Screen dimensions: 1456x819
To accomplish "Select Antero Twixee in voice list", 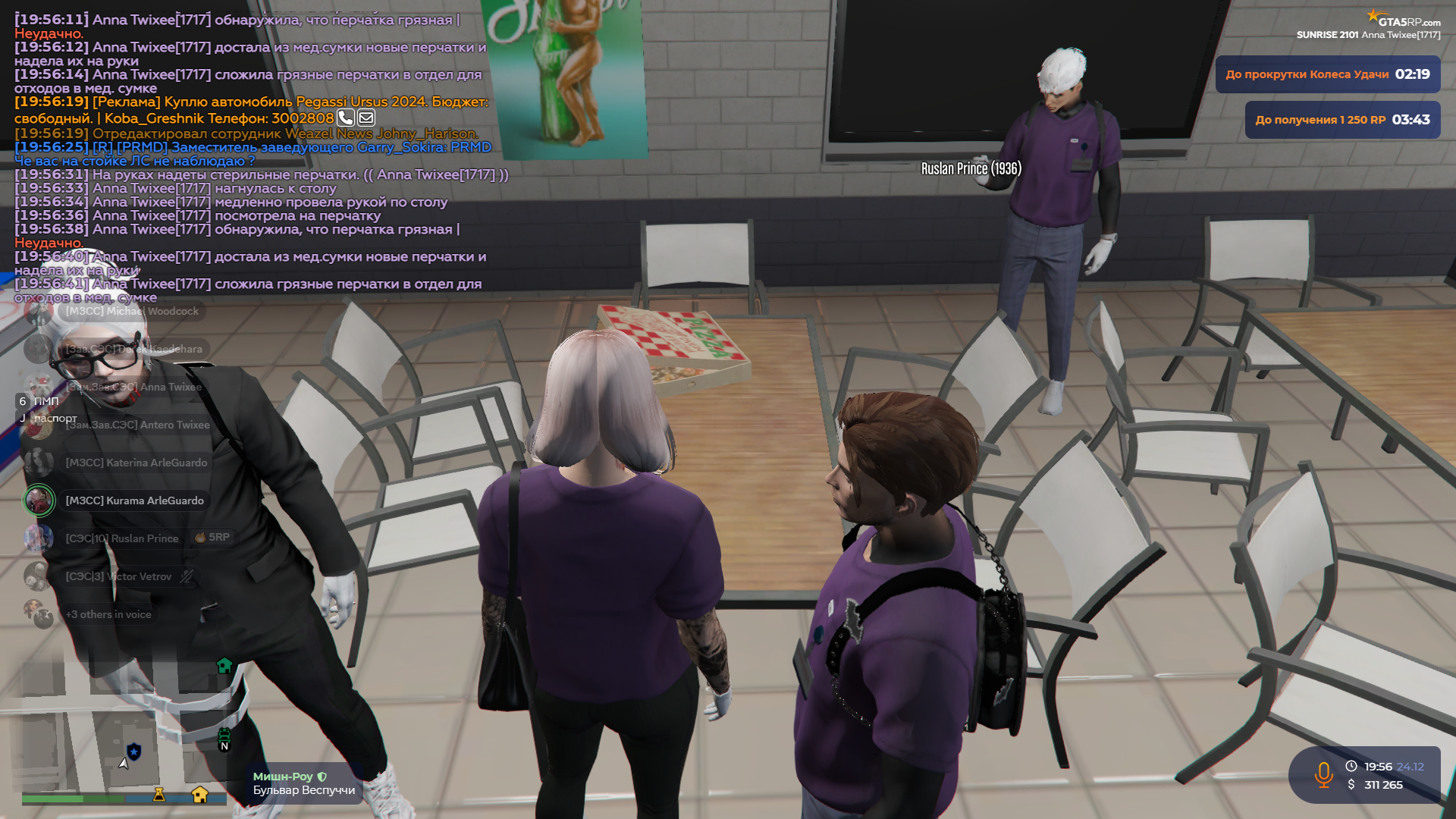I will click(137, 425).
